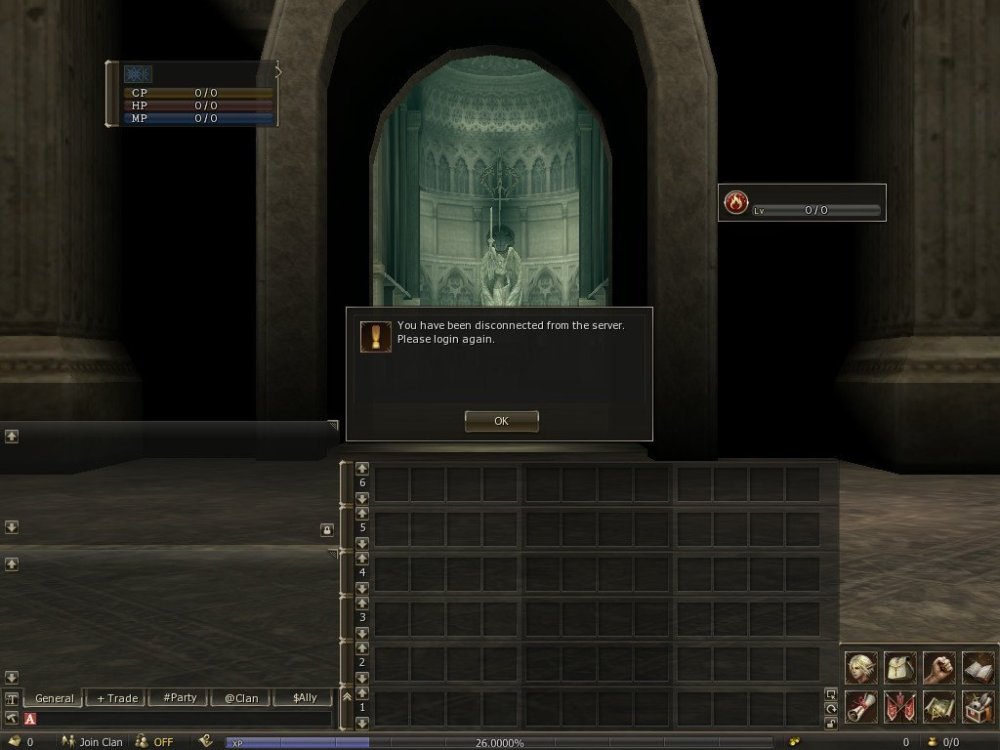Image resolution: width=1000 pixels, height=750 pixels.
Task: Click into the chat message input field
Action: click(x=180, y=718)
